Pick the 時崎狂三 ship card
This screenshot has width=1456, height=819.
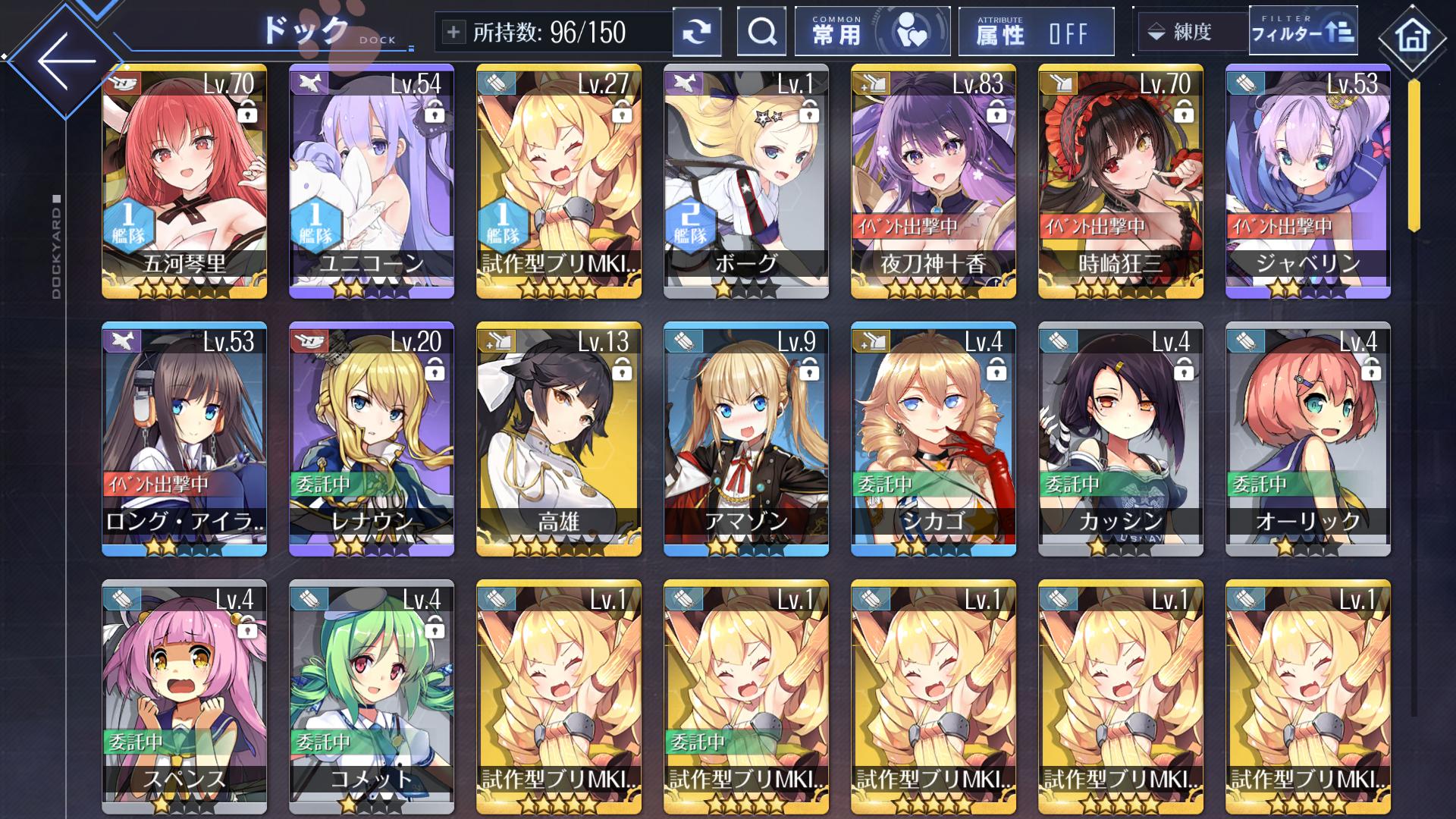point(1121,182)
